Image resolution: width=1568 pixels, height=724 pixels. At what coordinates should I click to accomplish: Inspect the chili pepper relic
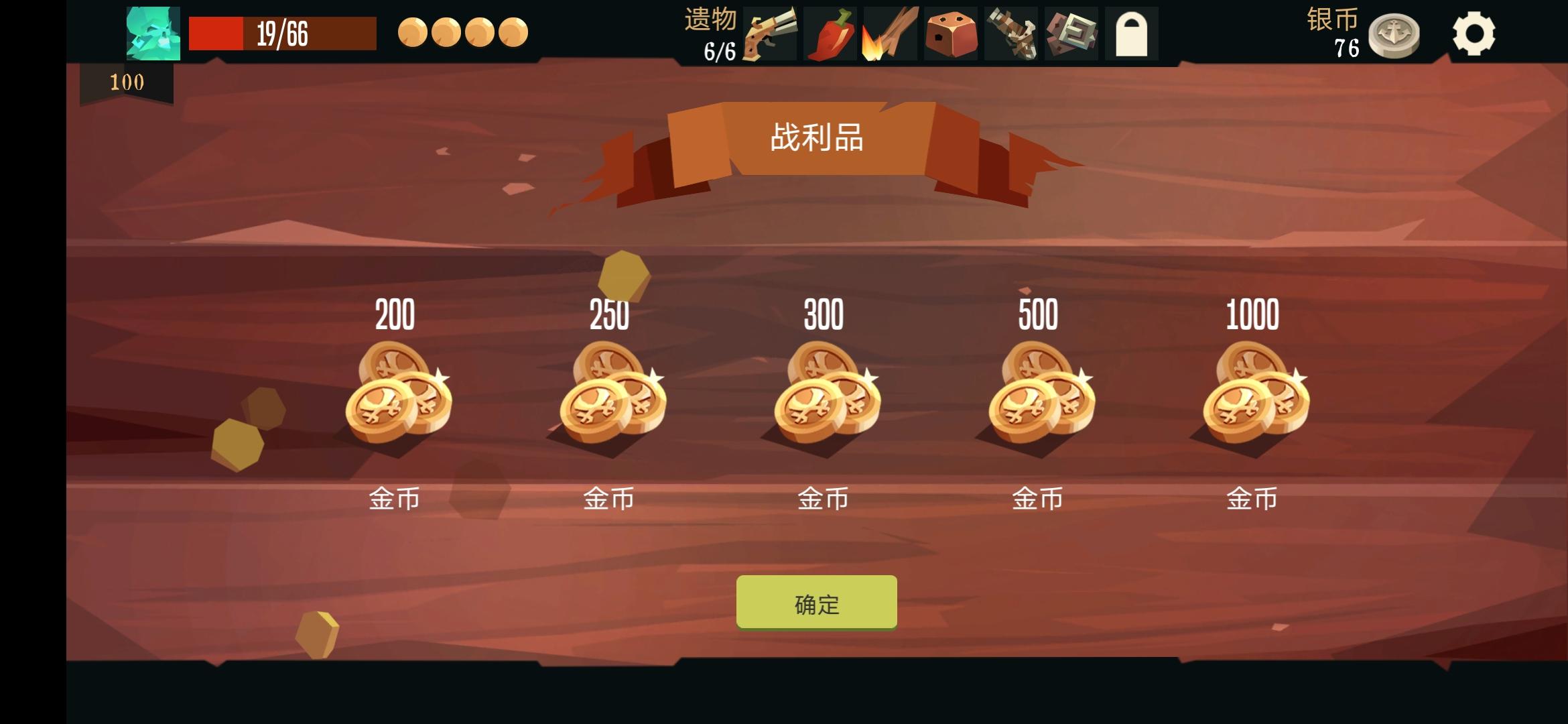[829, 33]
